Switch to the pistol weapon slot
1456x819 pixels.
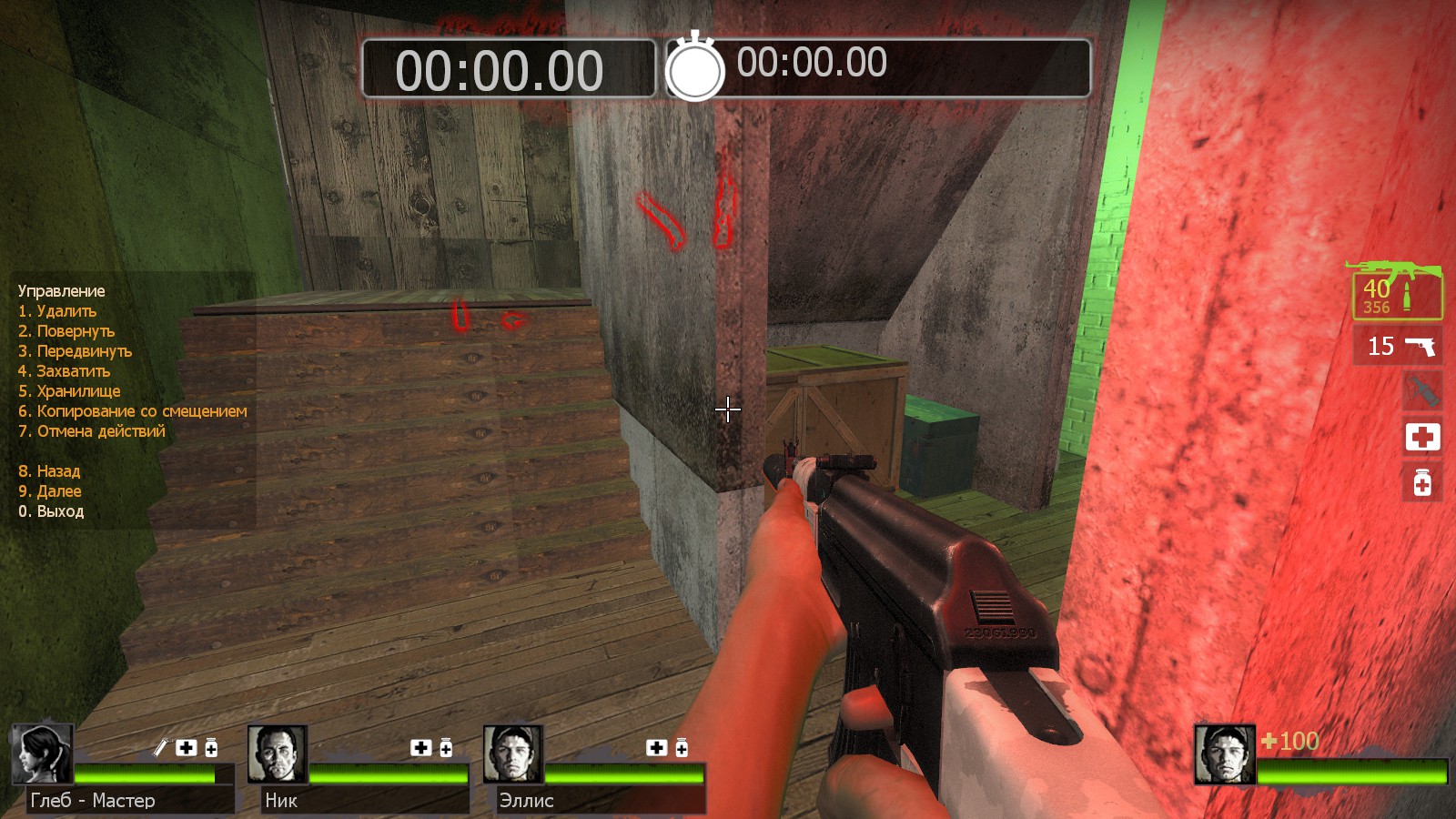[x=1399, y=346]
